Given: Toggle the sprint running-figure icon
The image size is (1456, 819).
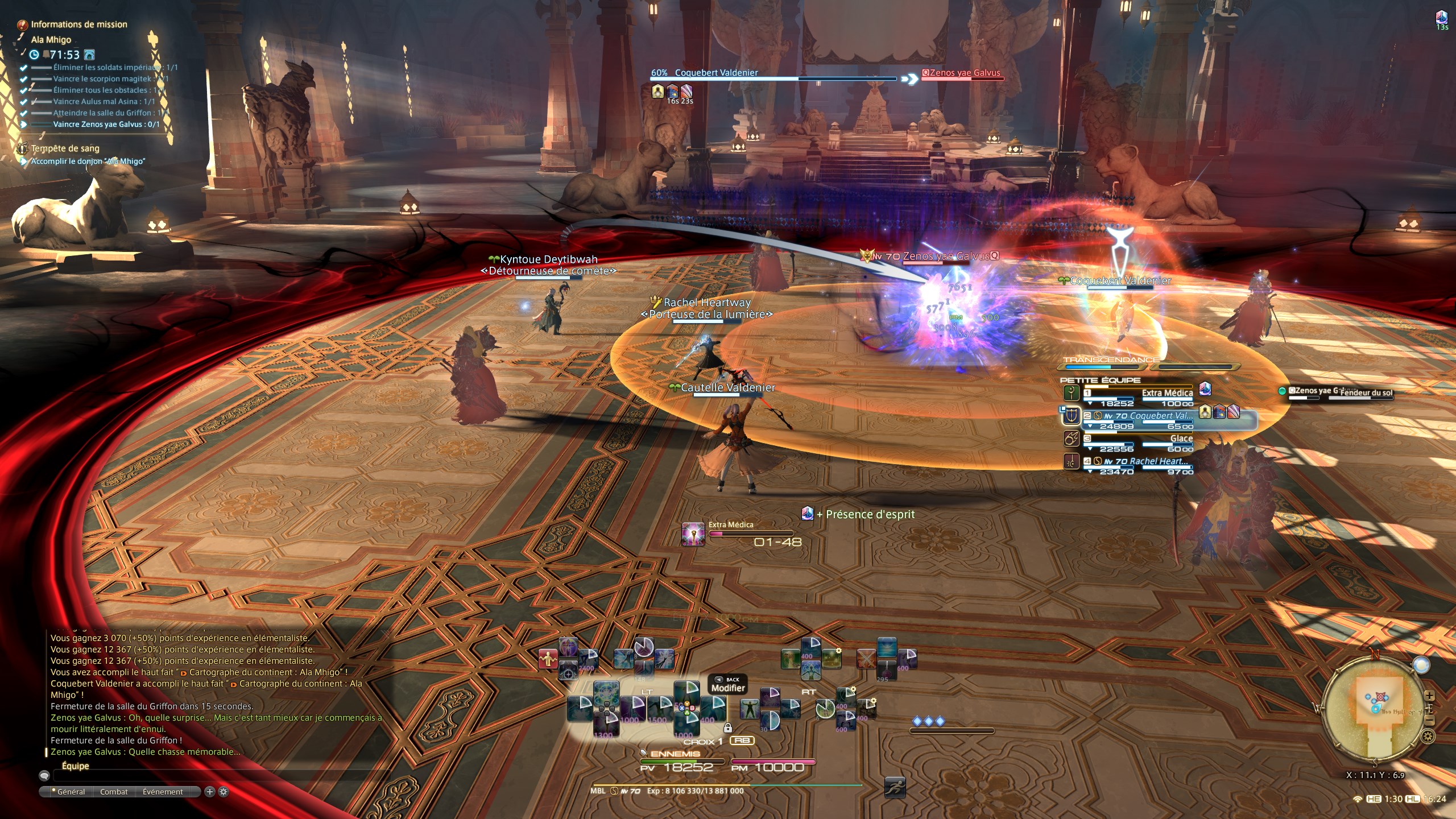Looking at the screenshot, I should coord(895,787).
